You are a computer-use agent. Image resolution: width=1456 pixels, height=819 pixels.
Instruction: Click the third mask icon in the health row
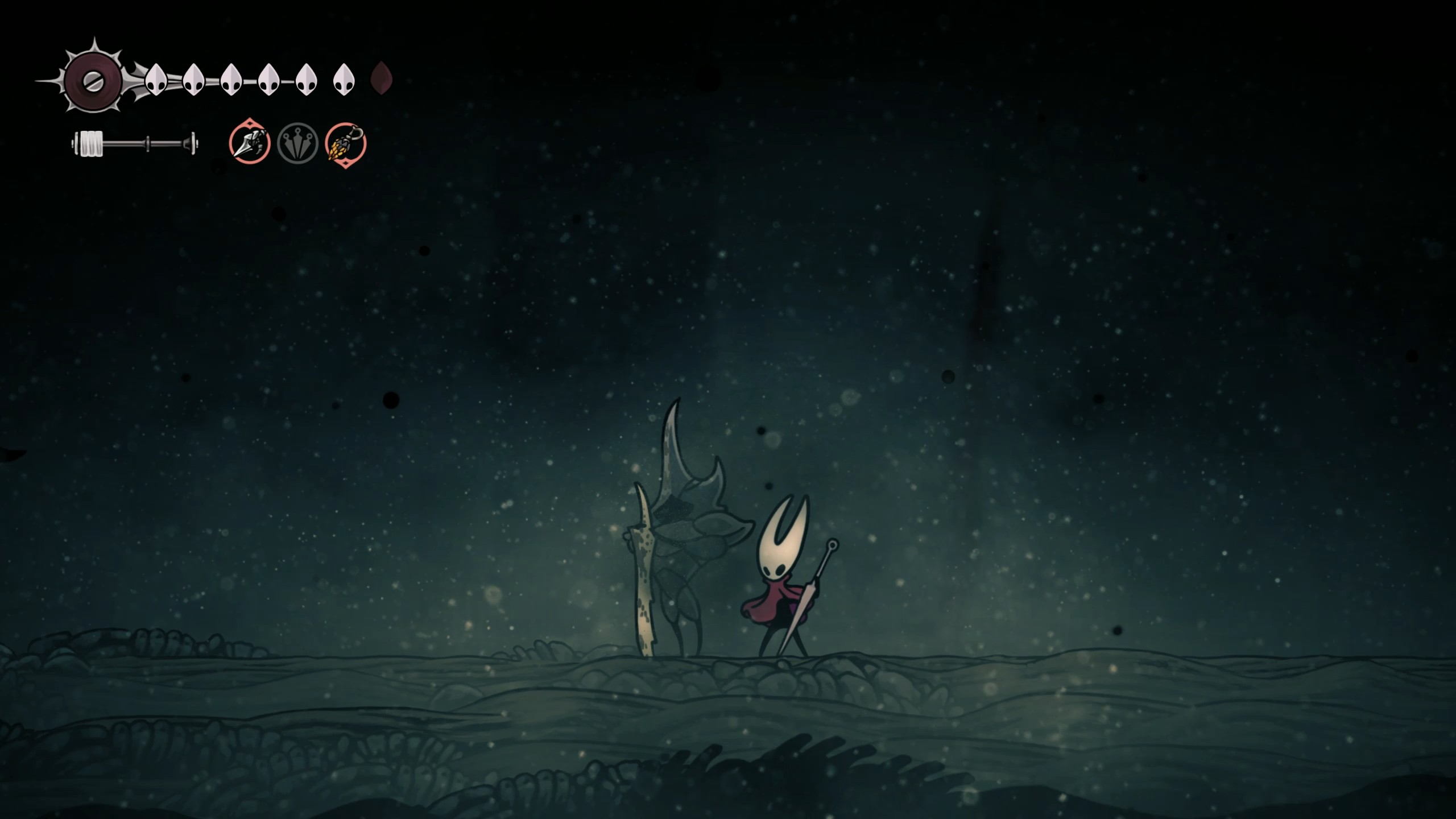[230, 80]
